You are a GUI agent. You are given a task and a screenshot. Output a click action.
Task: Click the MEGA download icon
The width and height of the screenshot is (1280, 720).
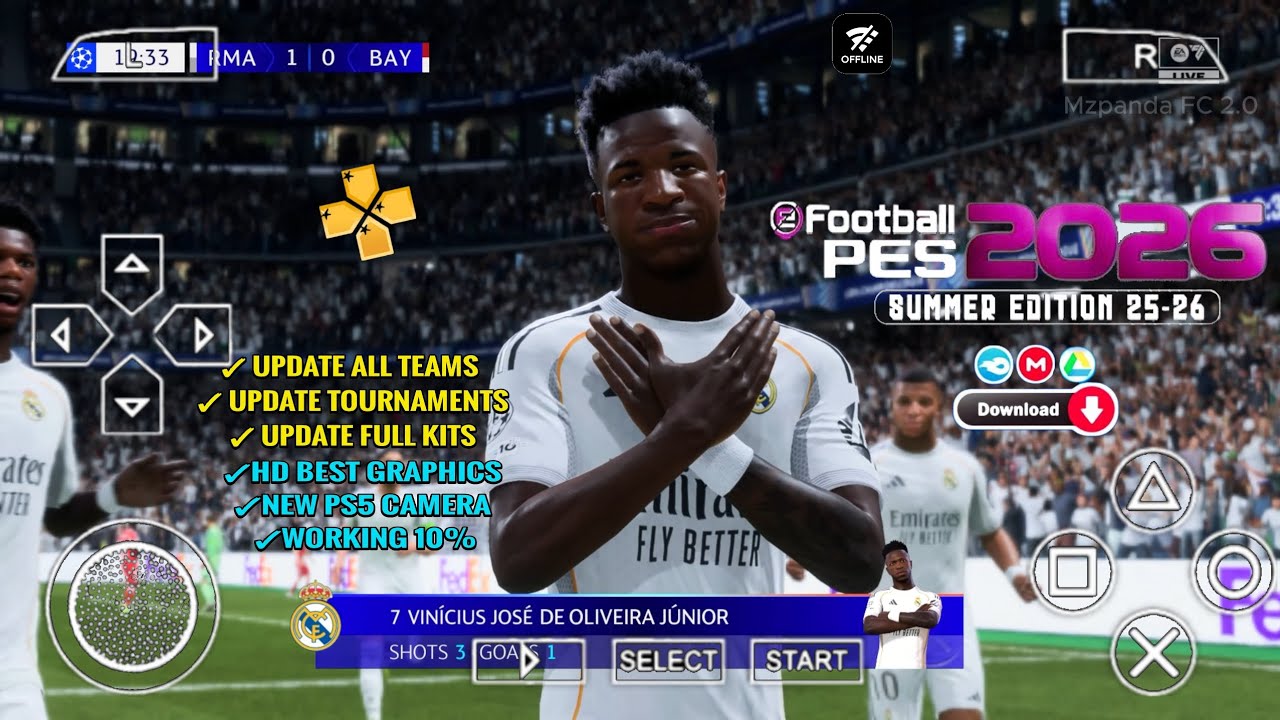1038,366
